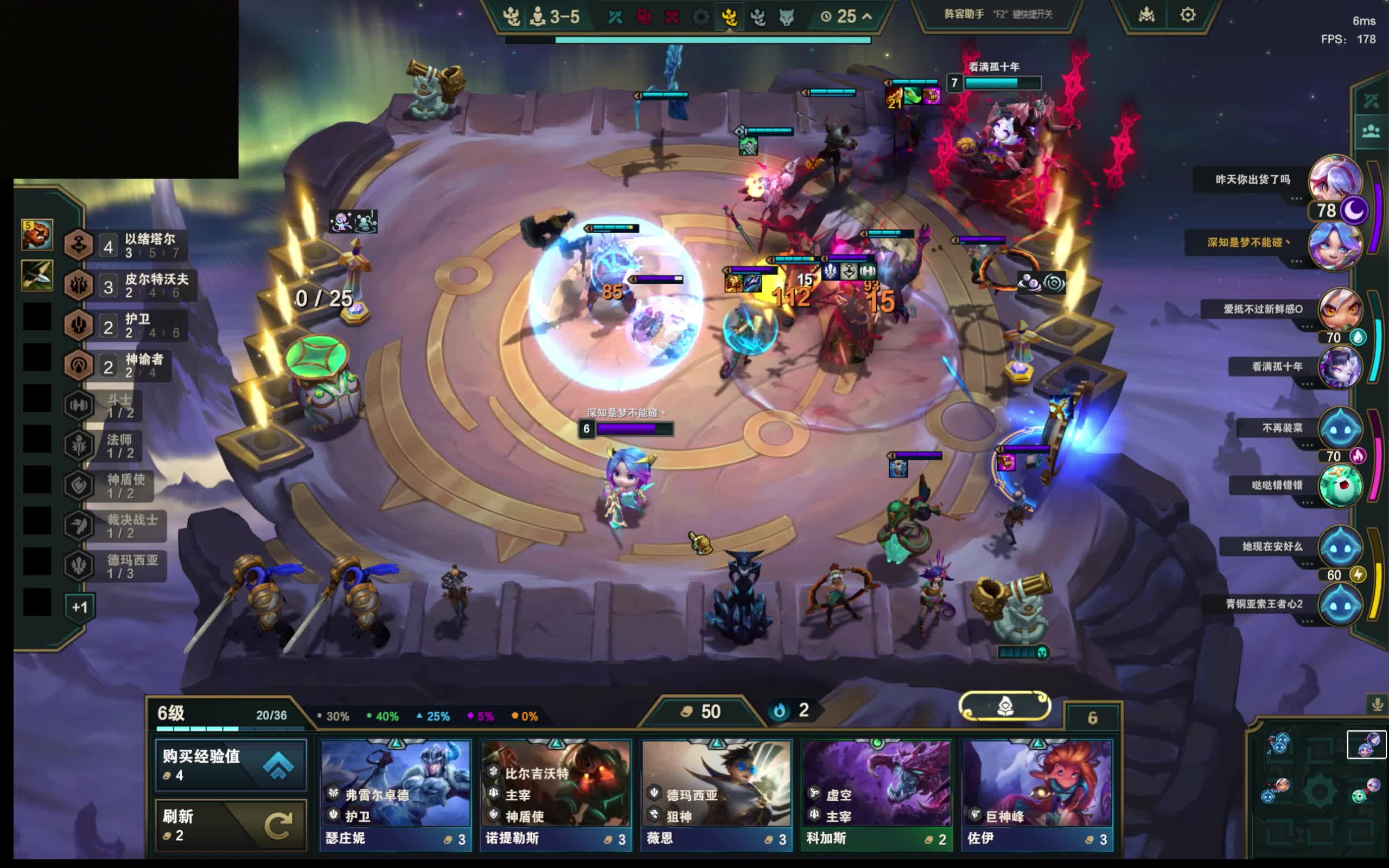Click the minimap in the corner
1389x868 pixels.
click(x=1320, y=792)
